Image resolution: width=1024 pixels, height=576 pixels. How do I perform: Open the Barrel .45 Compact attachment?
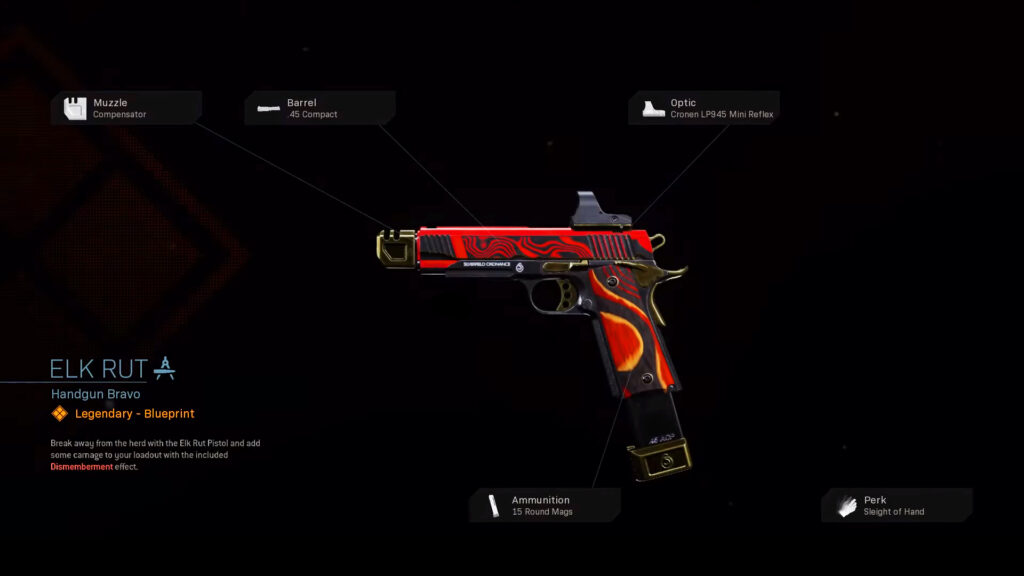coord(319,108)
